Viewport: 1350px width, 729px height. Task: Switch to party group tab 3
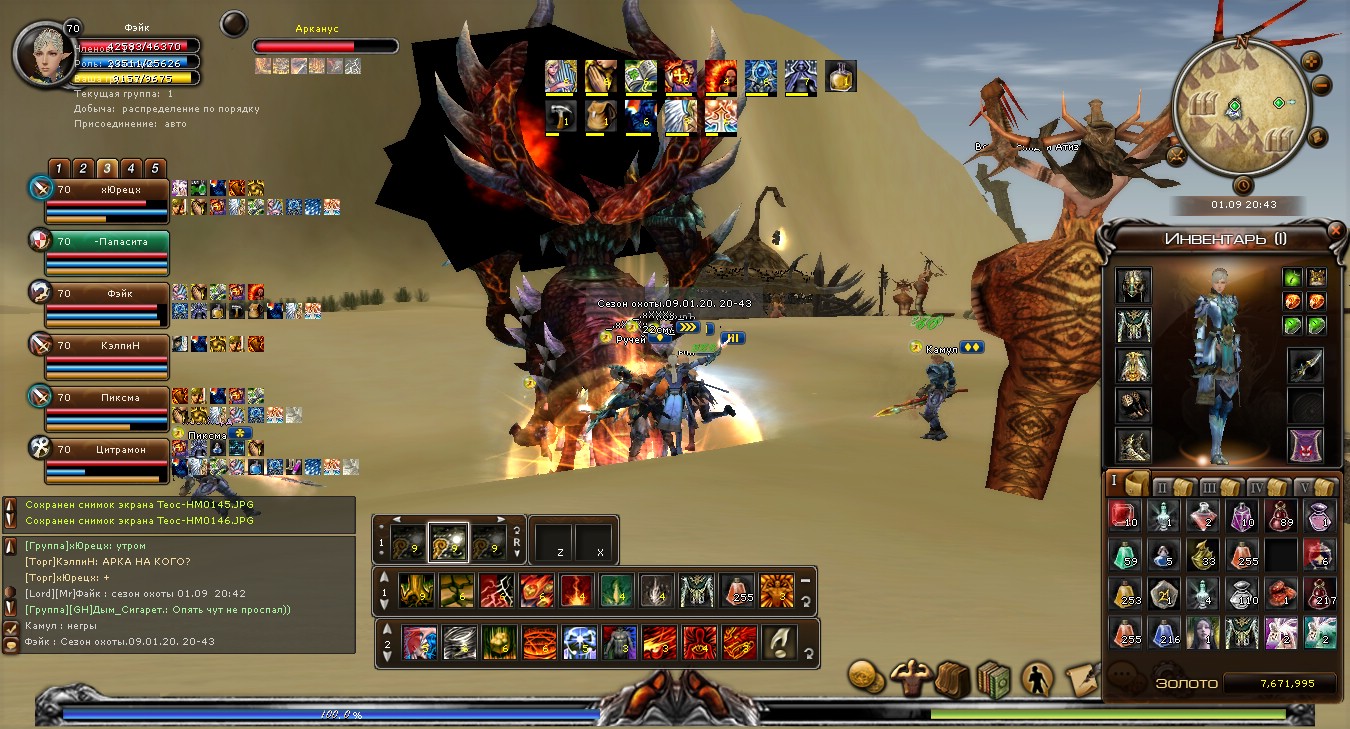(x=107, y=168)
